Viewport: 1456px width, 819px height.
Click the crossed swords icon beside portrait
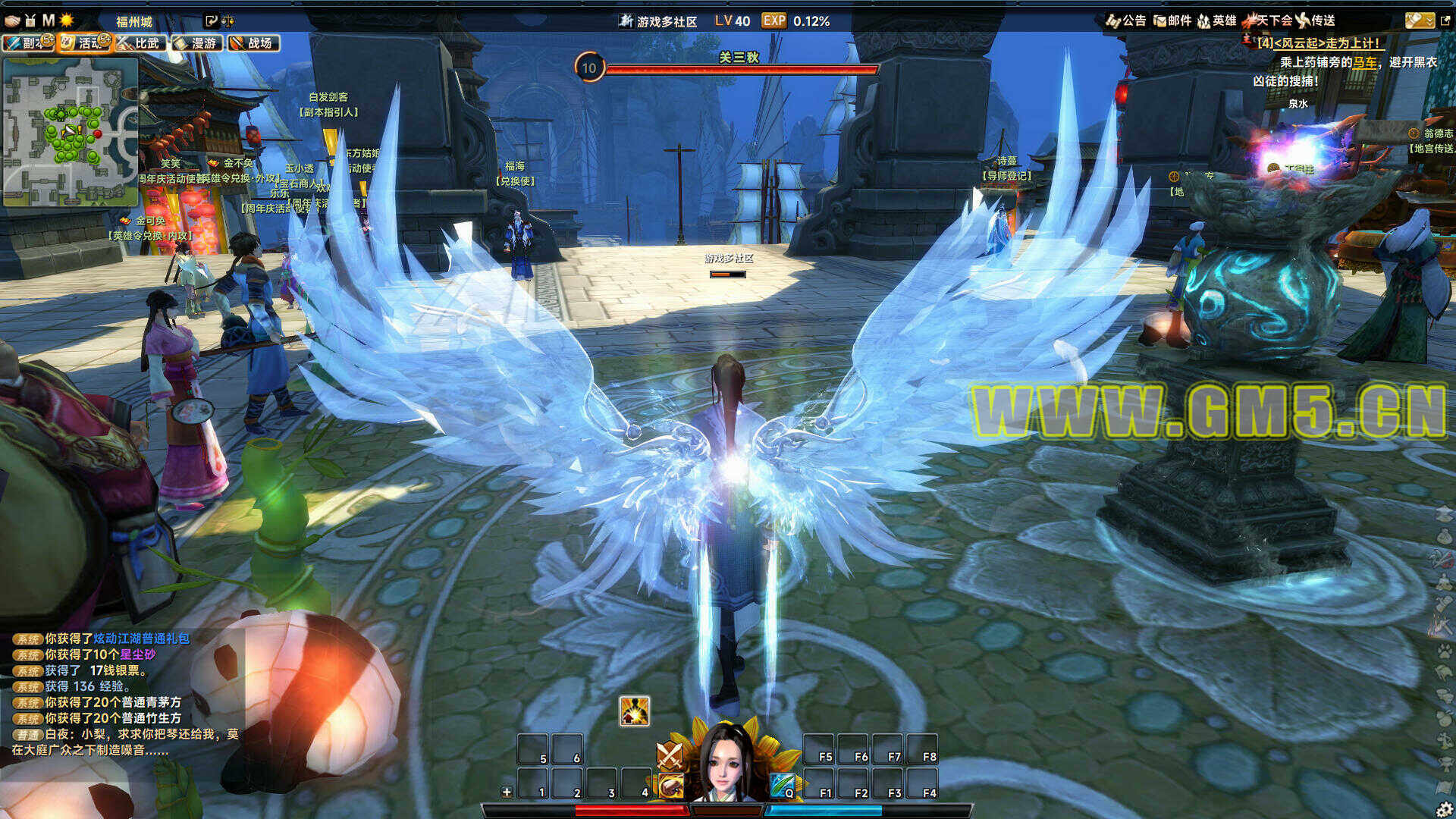[x=670, y=754]
